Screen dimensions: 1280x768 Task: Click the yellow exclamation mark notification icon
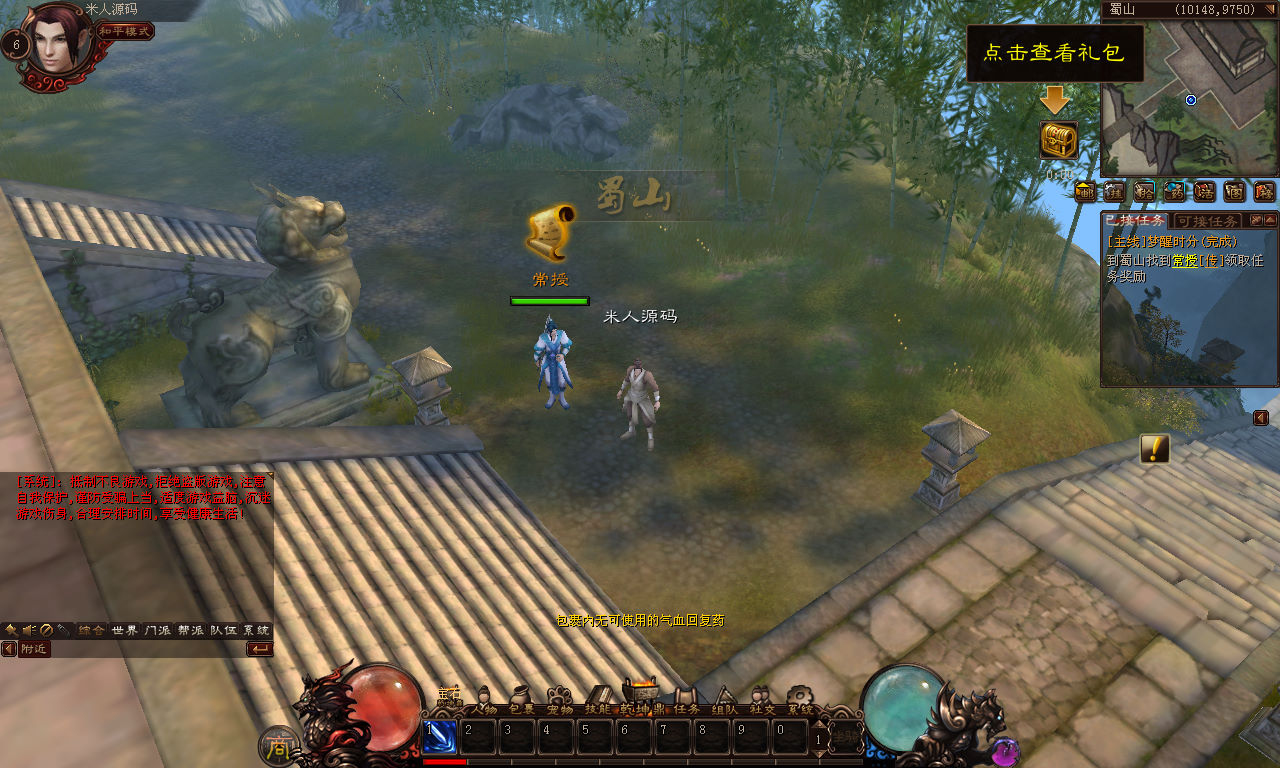click(x=1155, y=449)
